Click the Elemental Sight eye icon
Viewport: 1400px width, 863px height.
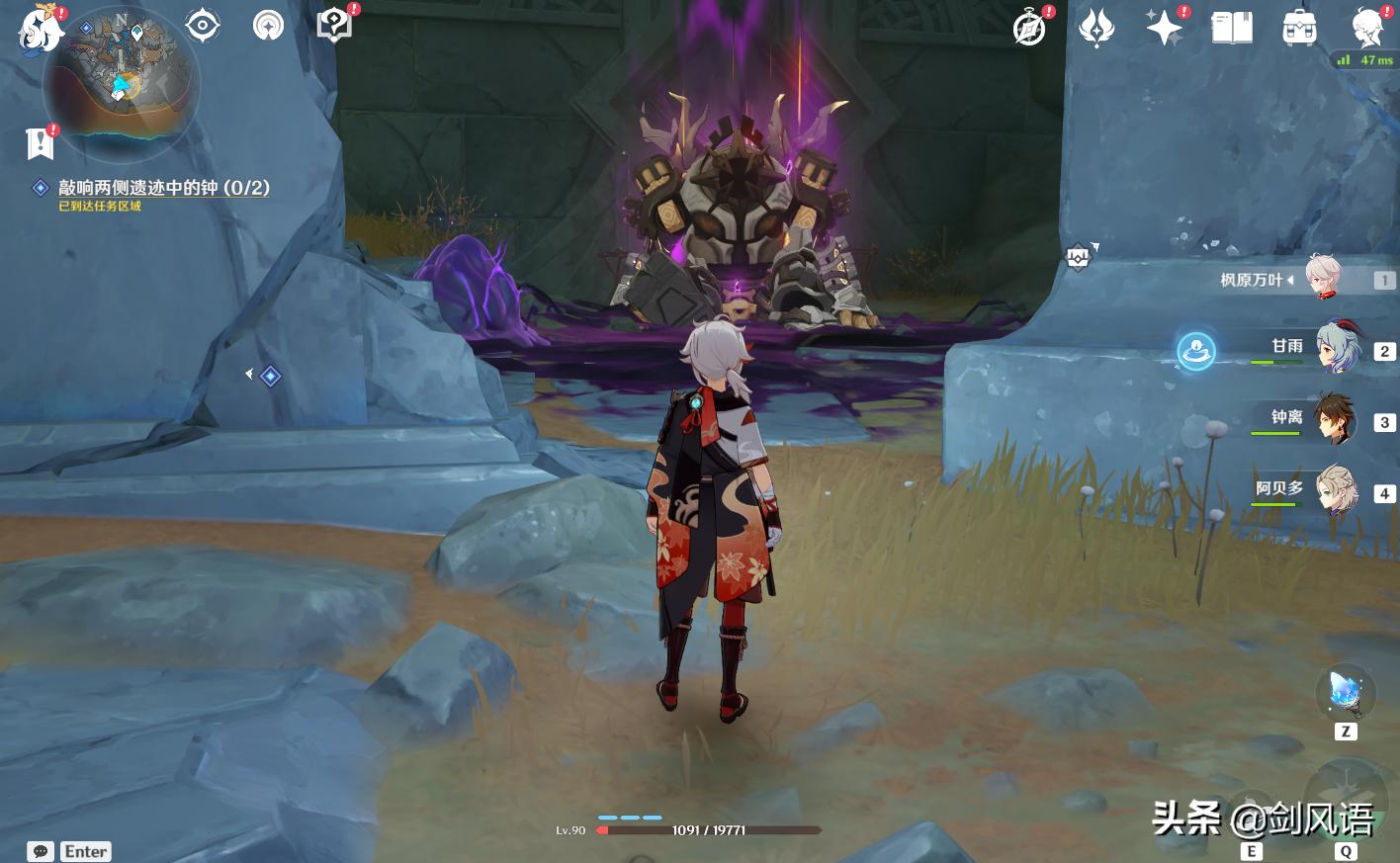coord(203,26)
